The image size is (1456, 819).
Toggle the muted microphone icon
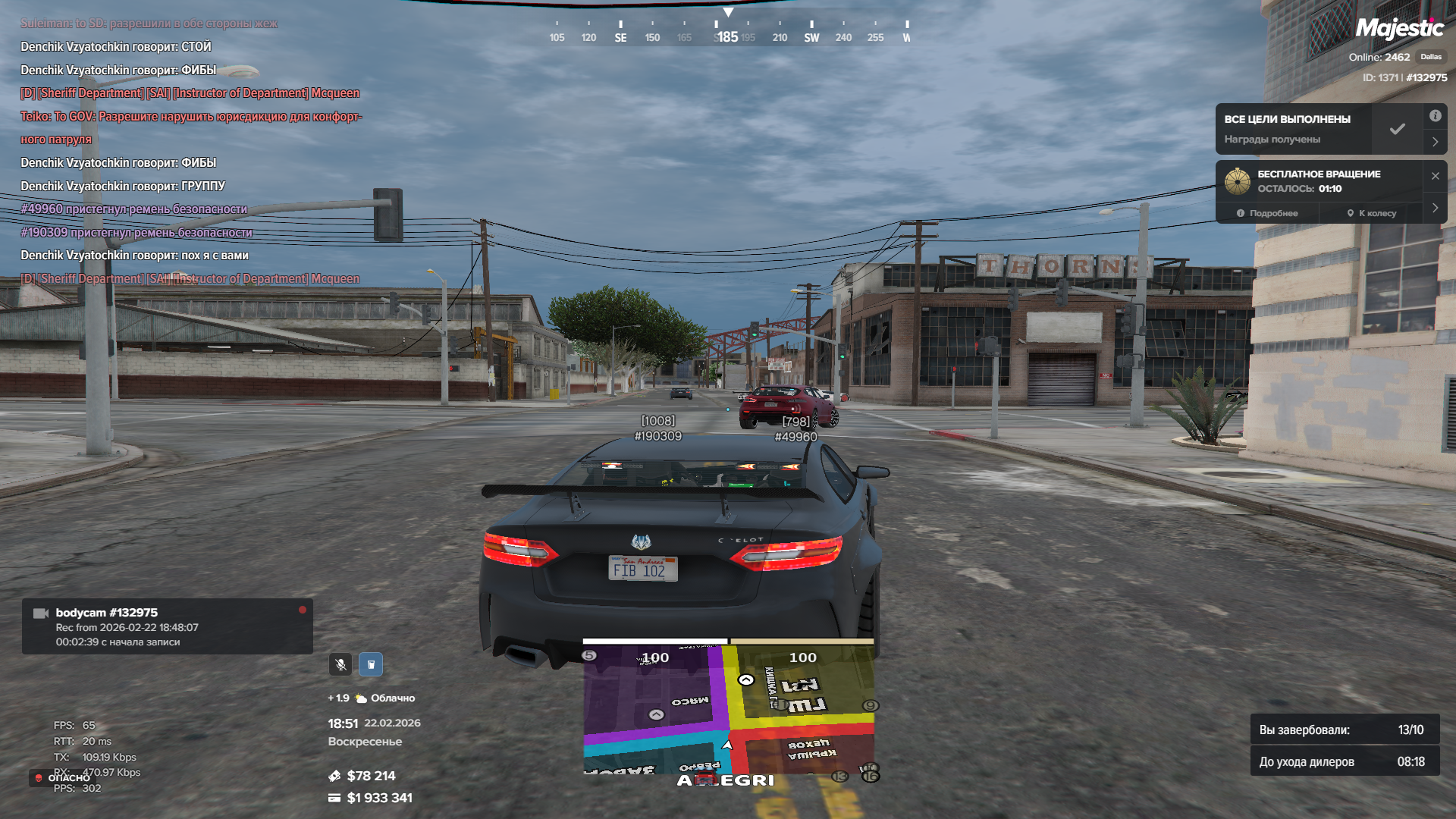340,664
